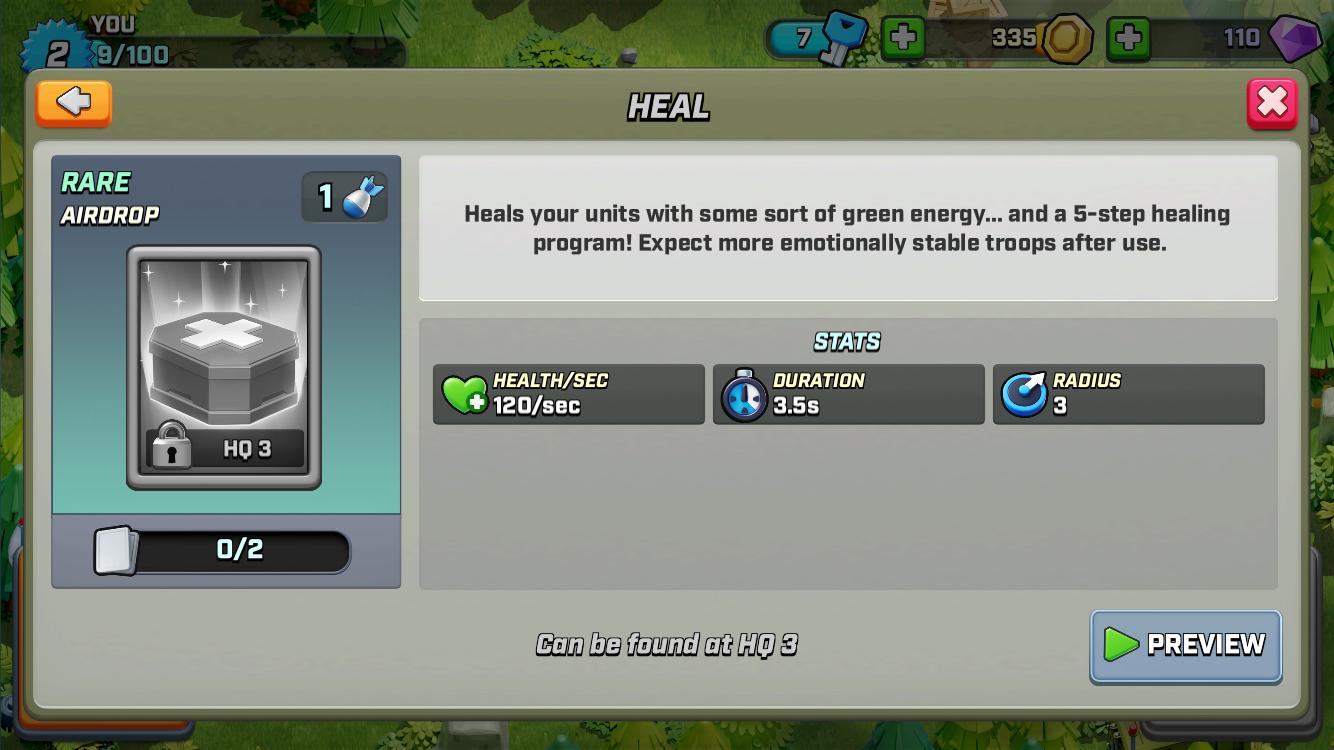The image size is (1334, 750).
Task: Select the Radius compass stat icon
Action: [1024, 394]
